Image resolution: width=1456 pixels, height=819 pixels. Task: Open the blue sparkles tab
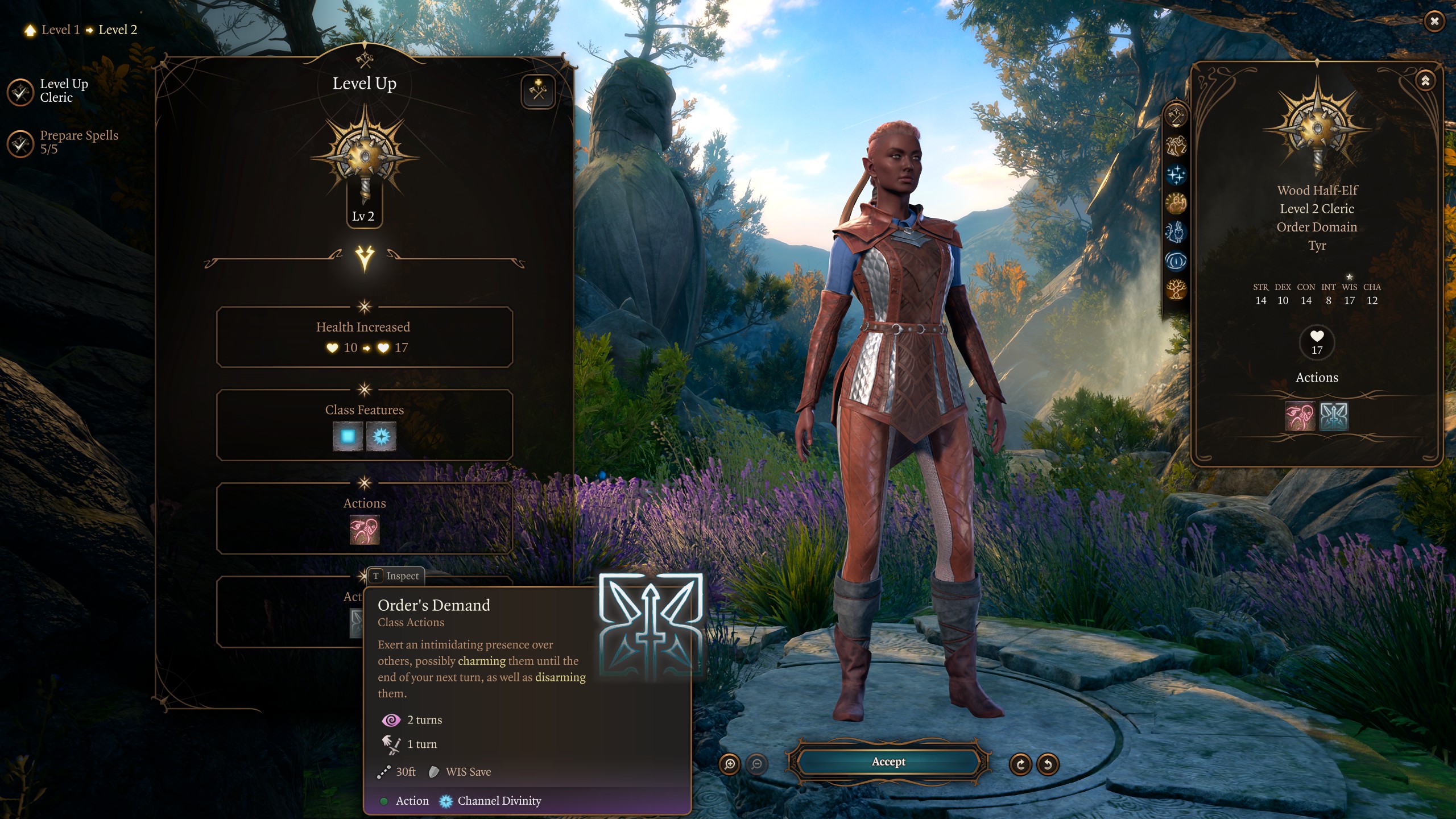coord(1176,175)
